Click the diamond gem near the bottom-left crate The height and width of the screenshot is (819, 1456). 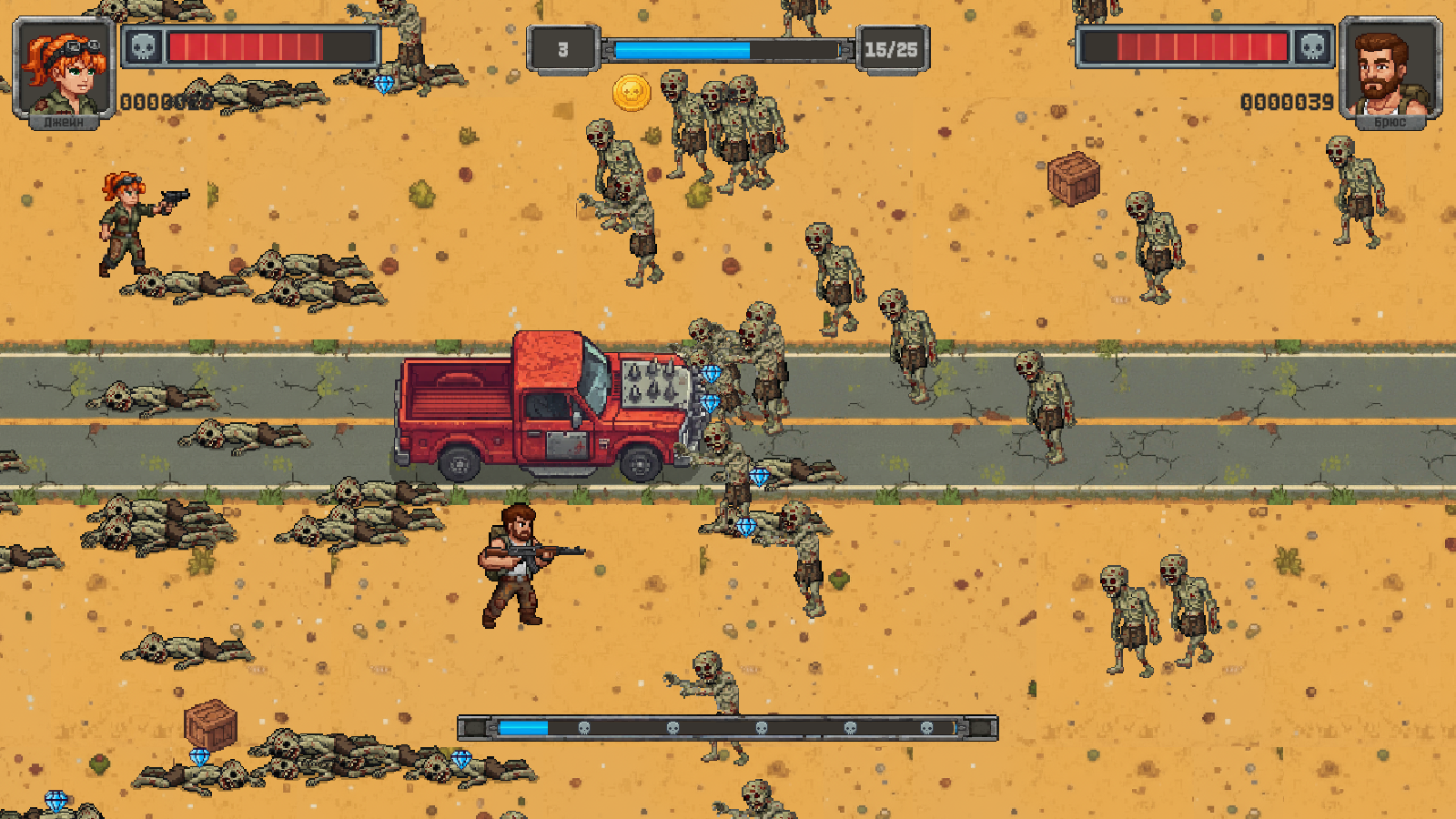click(x=202, y=756)
